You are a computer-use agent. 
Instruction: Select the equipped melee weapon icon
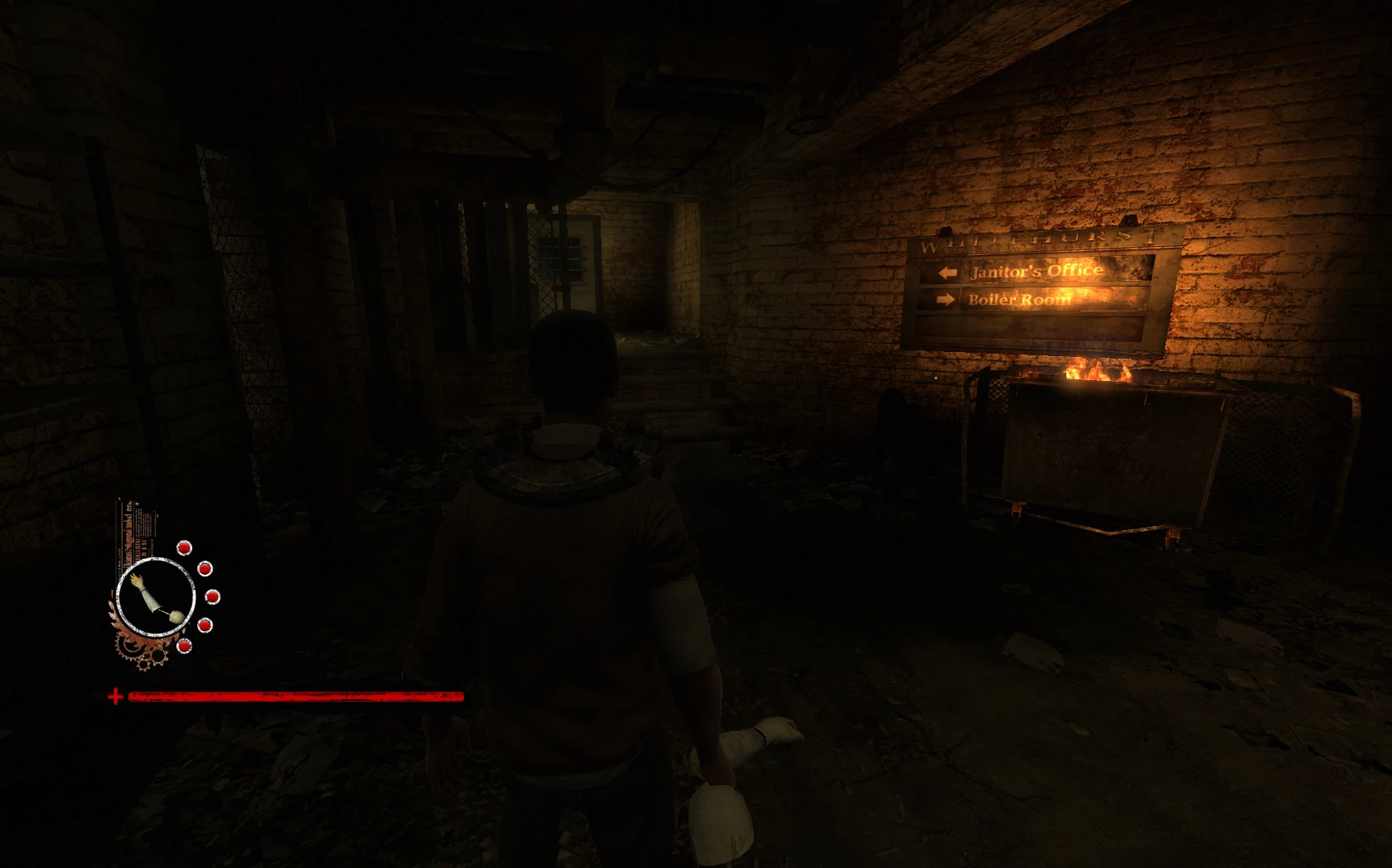click(157, 596)
